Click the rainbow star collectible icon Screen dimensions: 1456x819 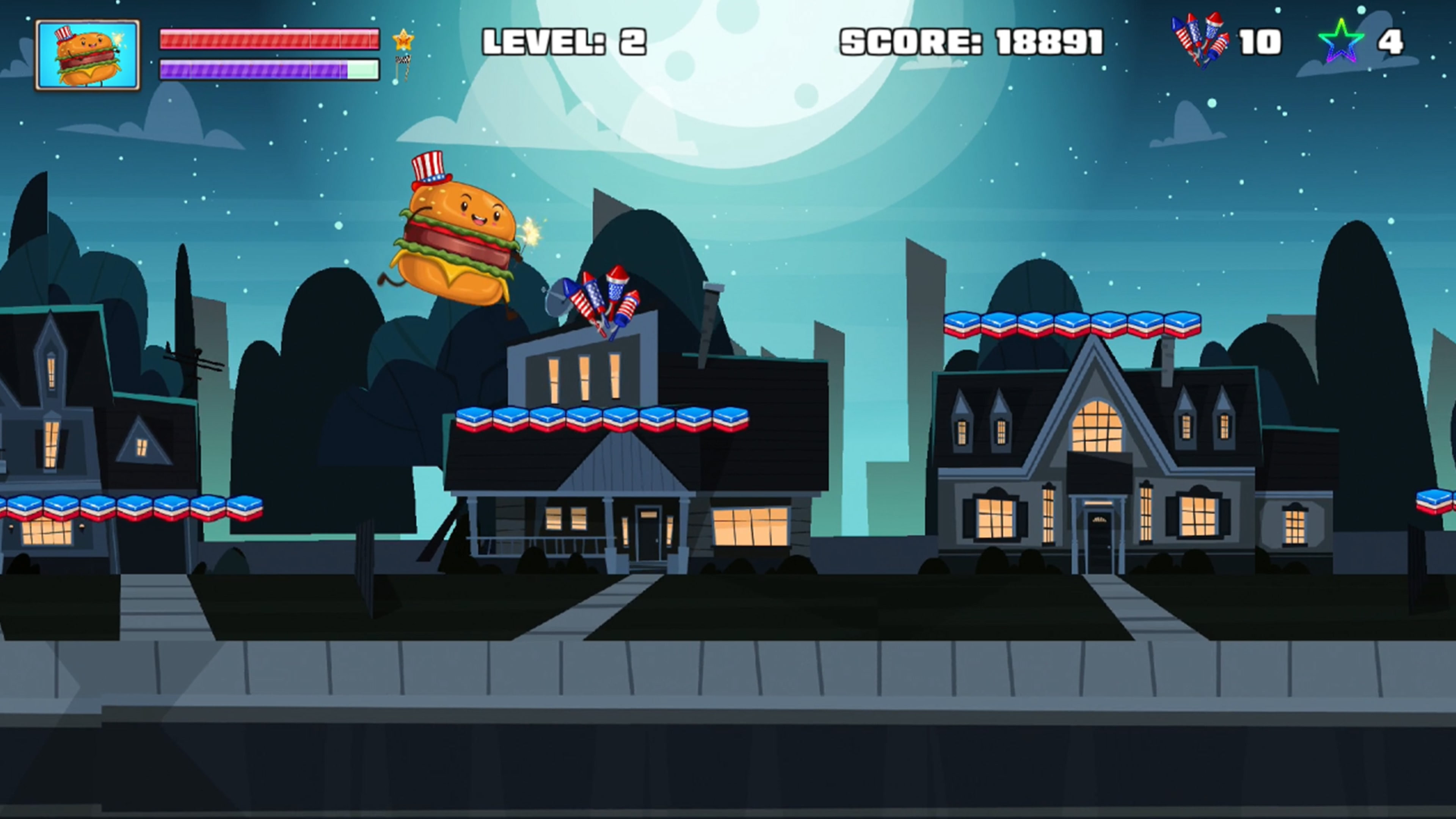(x=1341, y=41)
